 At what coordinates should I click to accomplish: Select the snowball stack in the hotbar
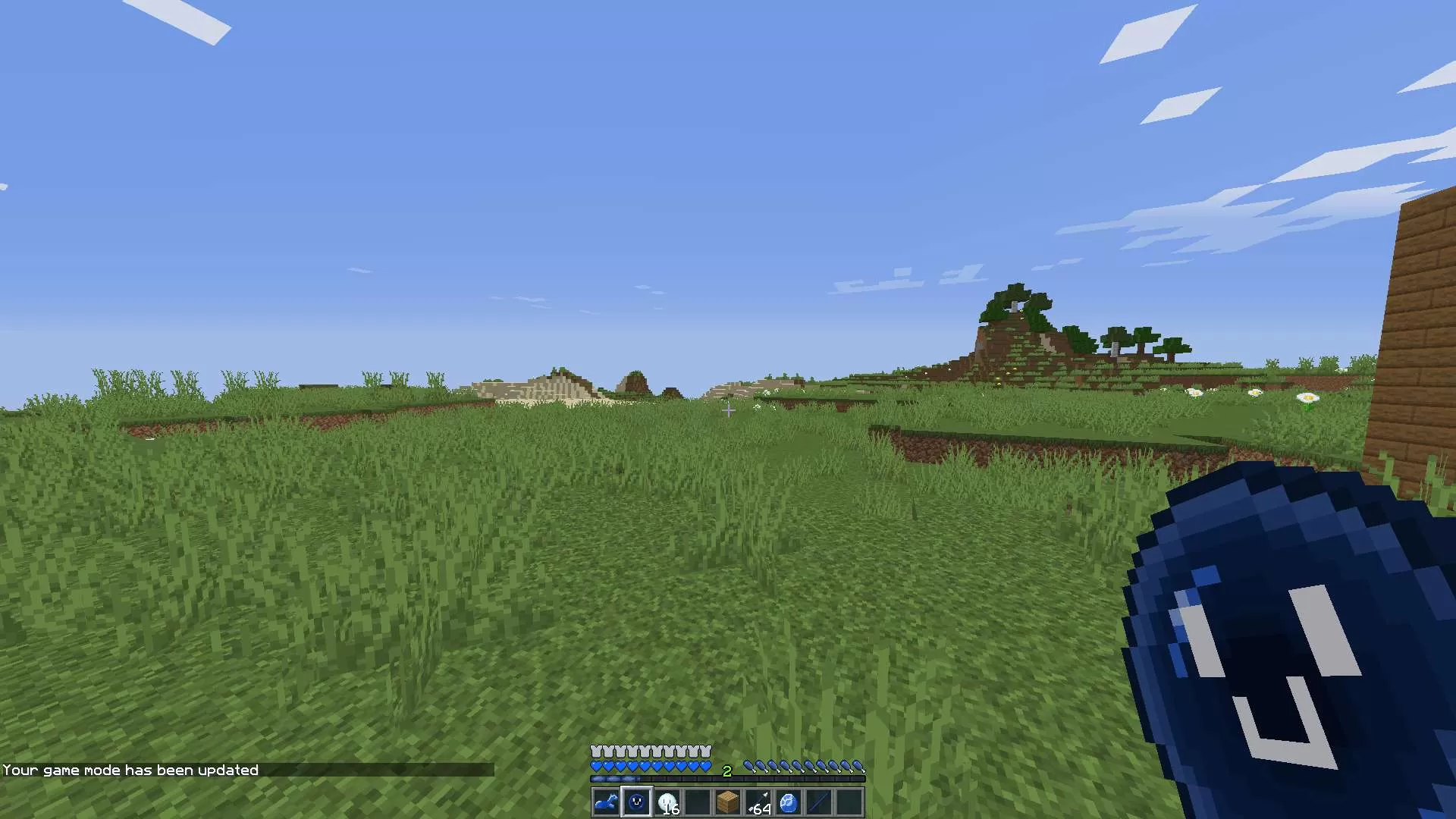coord(669,802)
